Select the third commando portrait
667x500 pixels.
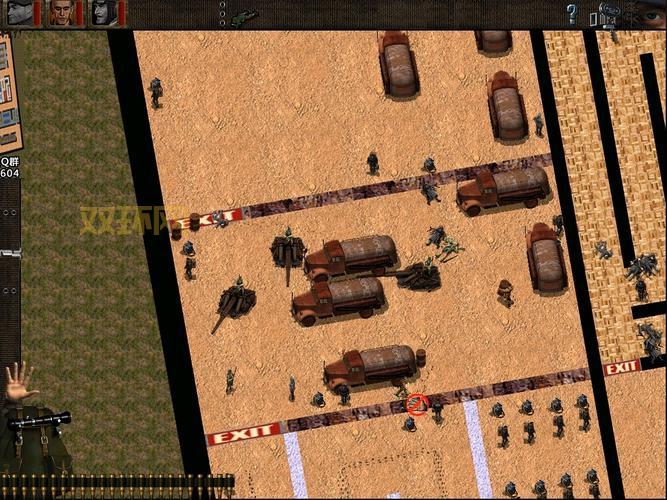tap(104, 13)
